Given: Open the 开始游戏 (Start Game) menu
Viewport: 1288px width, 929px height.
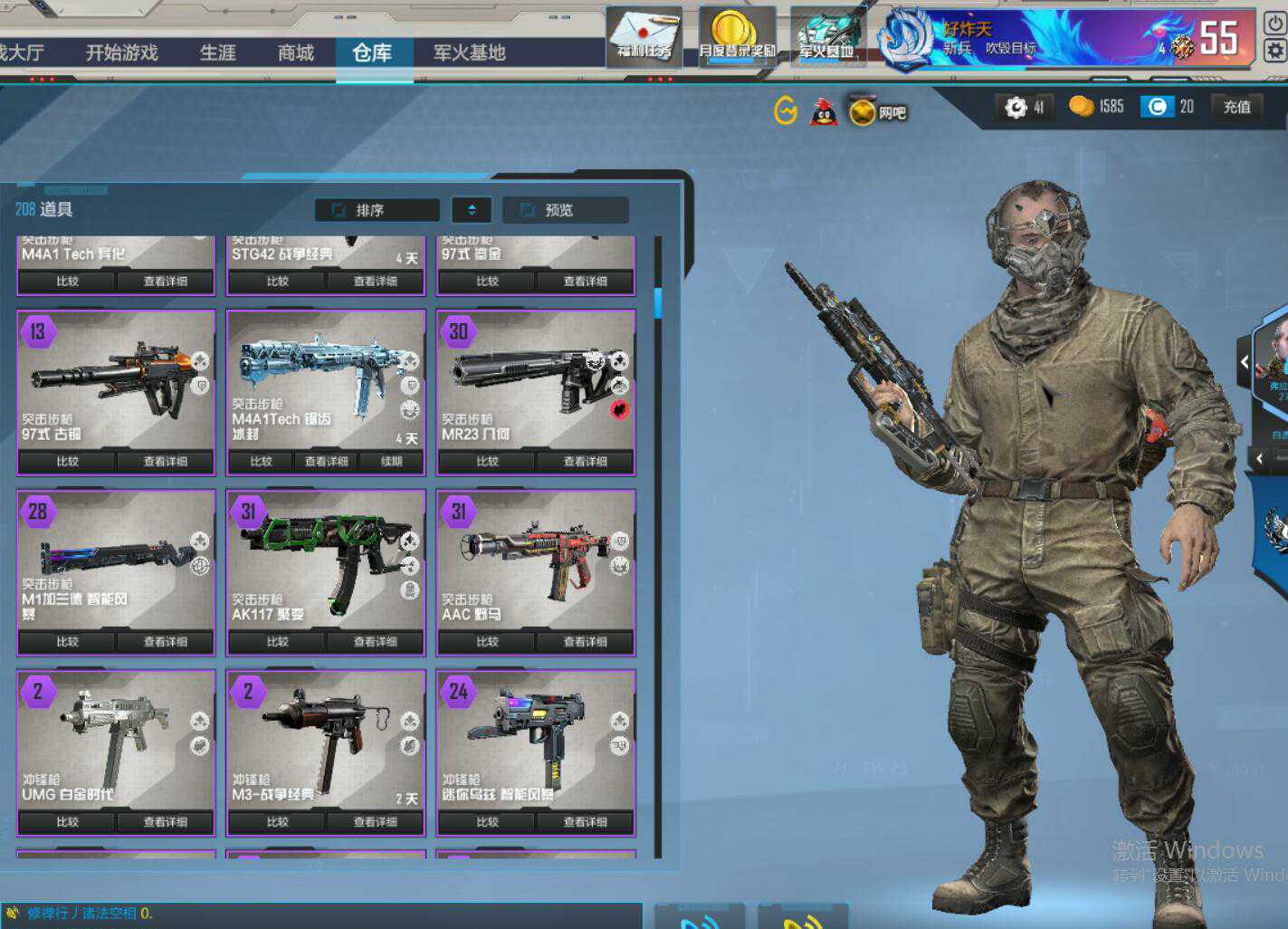Looking at the screenshot, I should [121, 53].
